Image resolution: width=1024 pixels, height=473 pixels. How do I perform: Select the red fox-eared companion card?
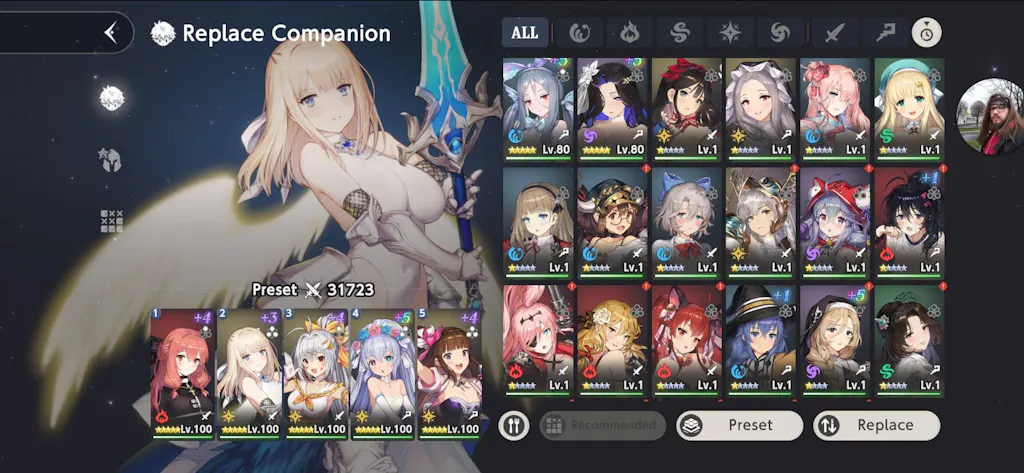click(686, 340)
